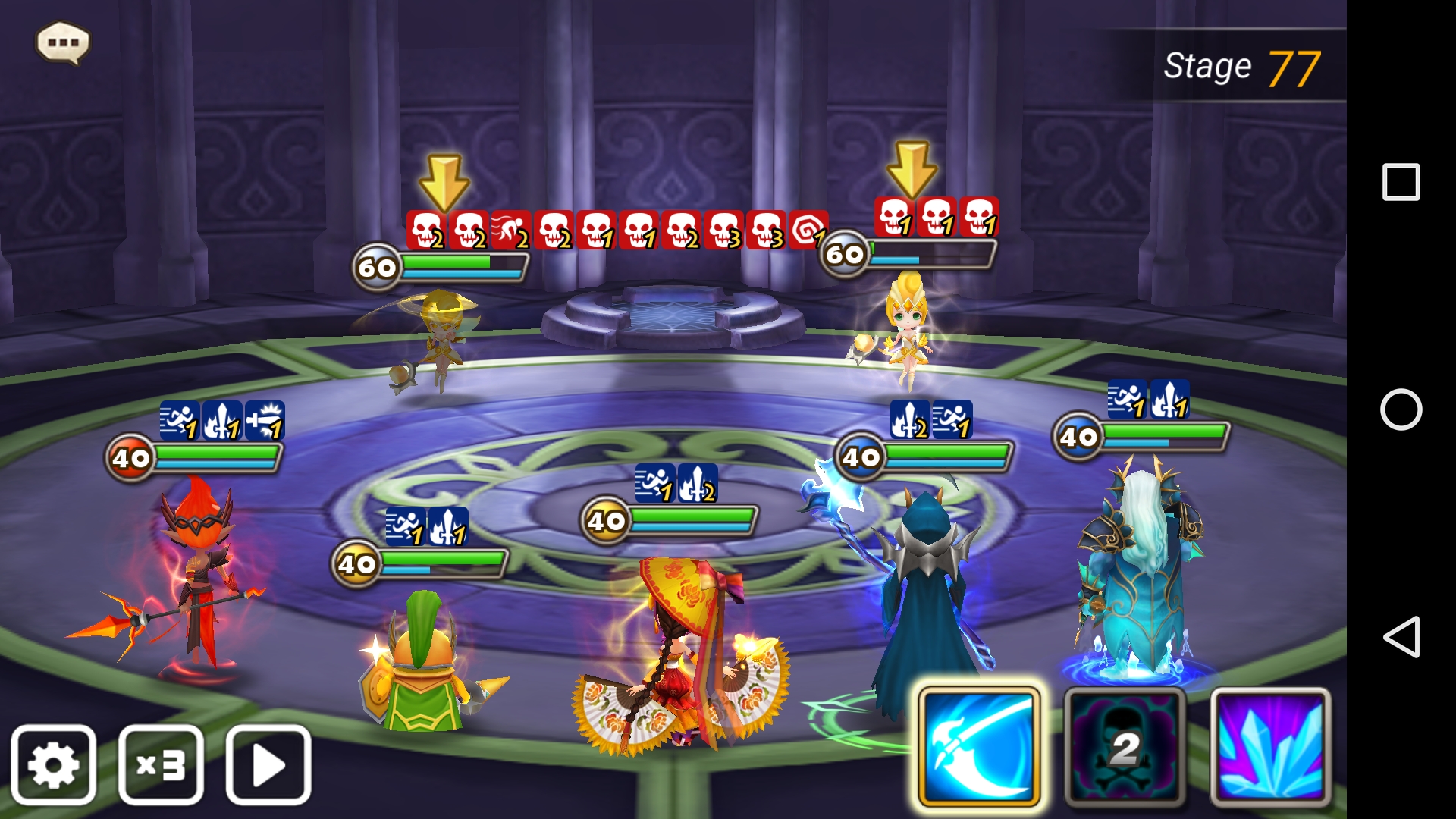Open the chat speech bubble
This screenshot has height=819, width=1456.
click(63, 42)
